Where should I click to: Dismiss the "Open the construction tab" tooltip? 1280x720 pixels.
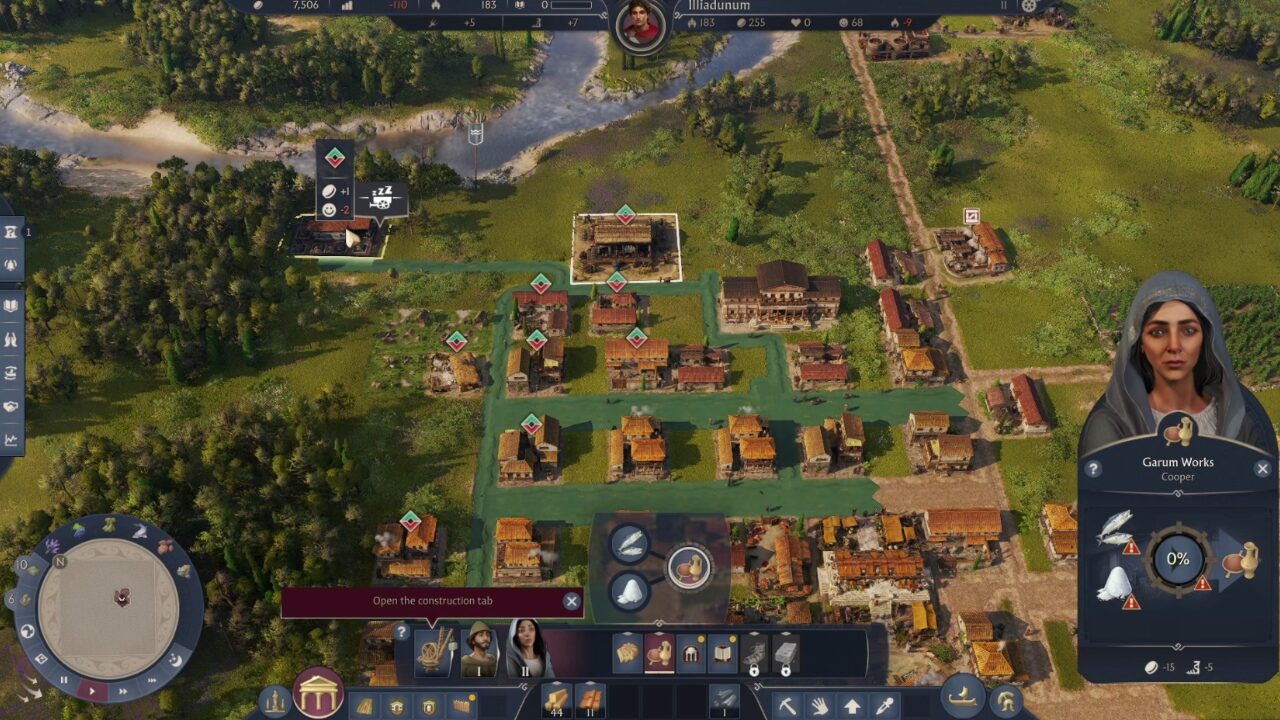click(571, 601)
